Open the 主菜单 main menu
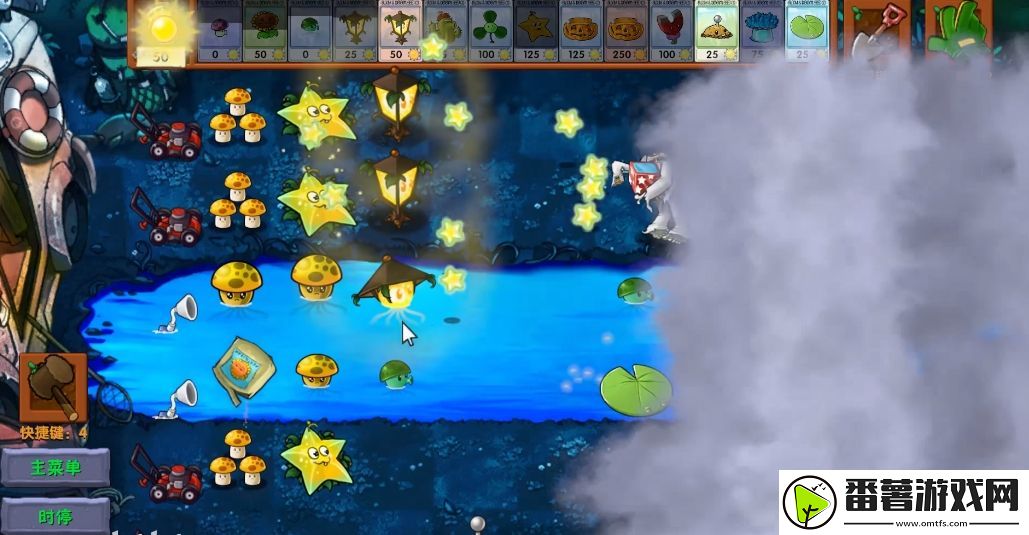 tap(55, 467)
